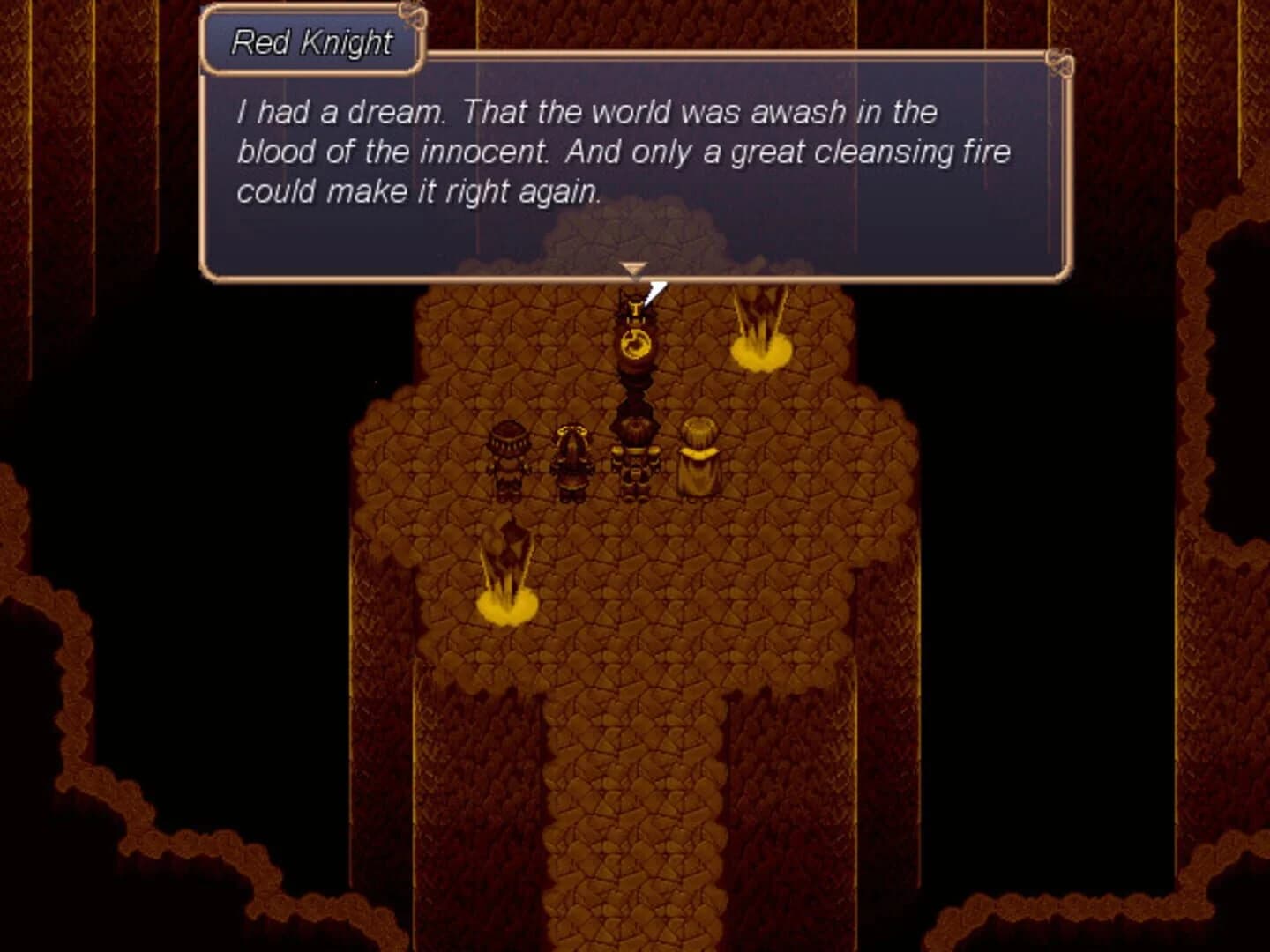
Task: Select the blonde robed character on the right
Action: pyautogui.click(x=696, y=458)
